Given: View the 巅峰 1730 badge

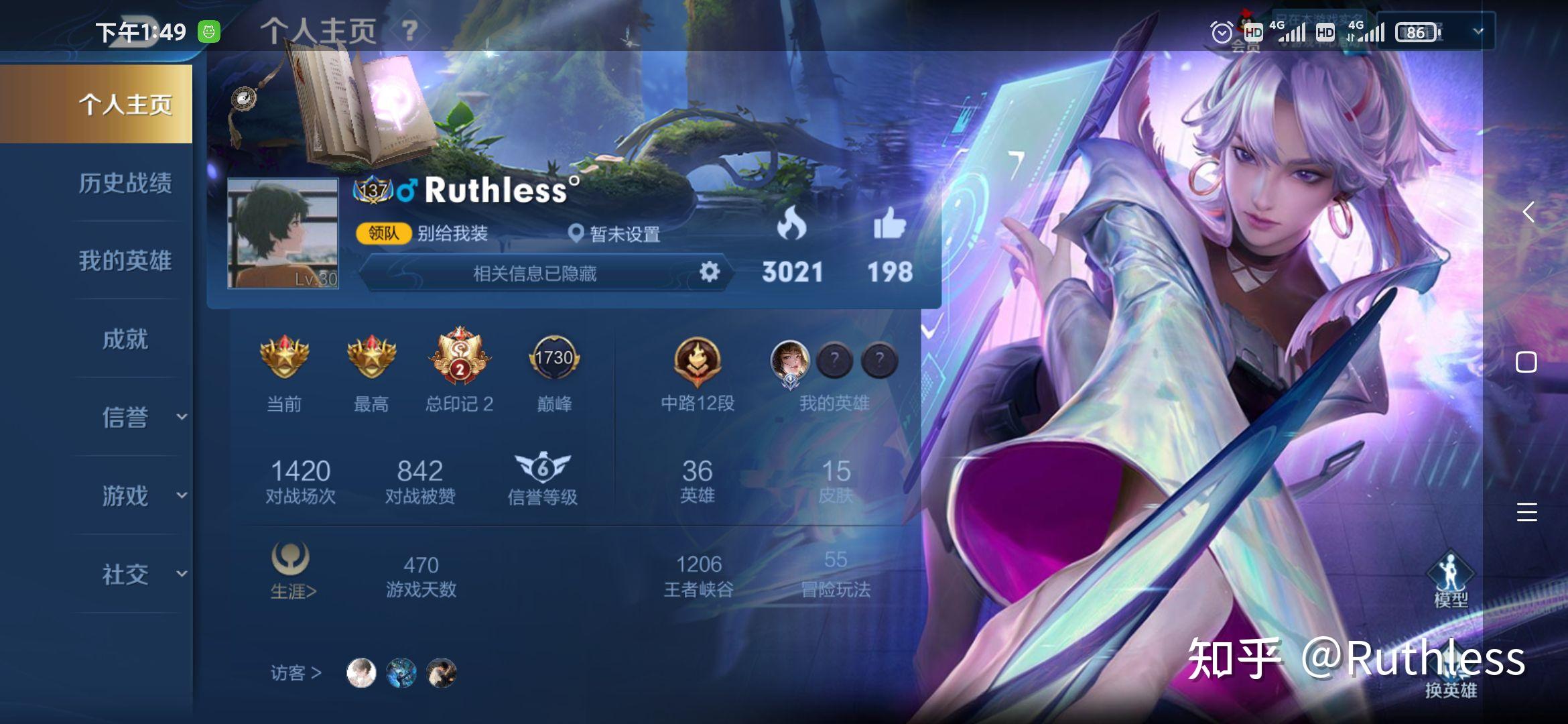Looking at the screenshot, I should point(554,359).
